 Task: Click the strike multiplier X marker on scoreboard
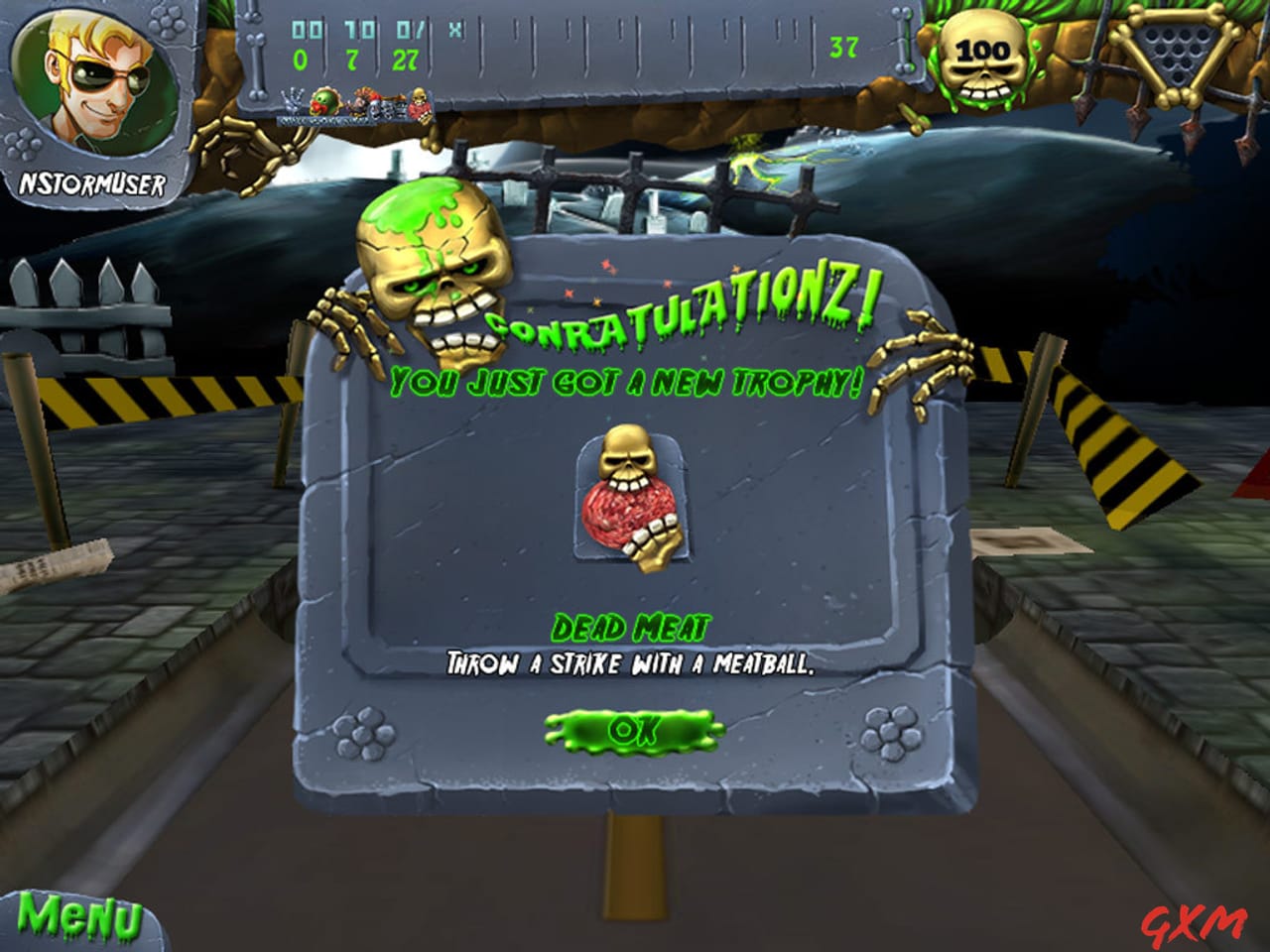coord(453,30)
